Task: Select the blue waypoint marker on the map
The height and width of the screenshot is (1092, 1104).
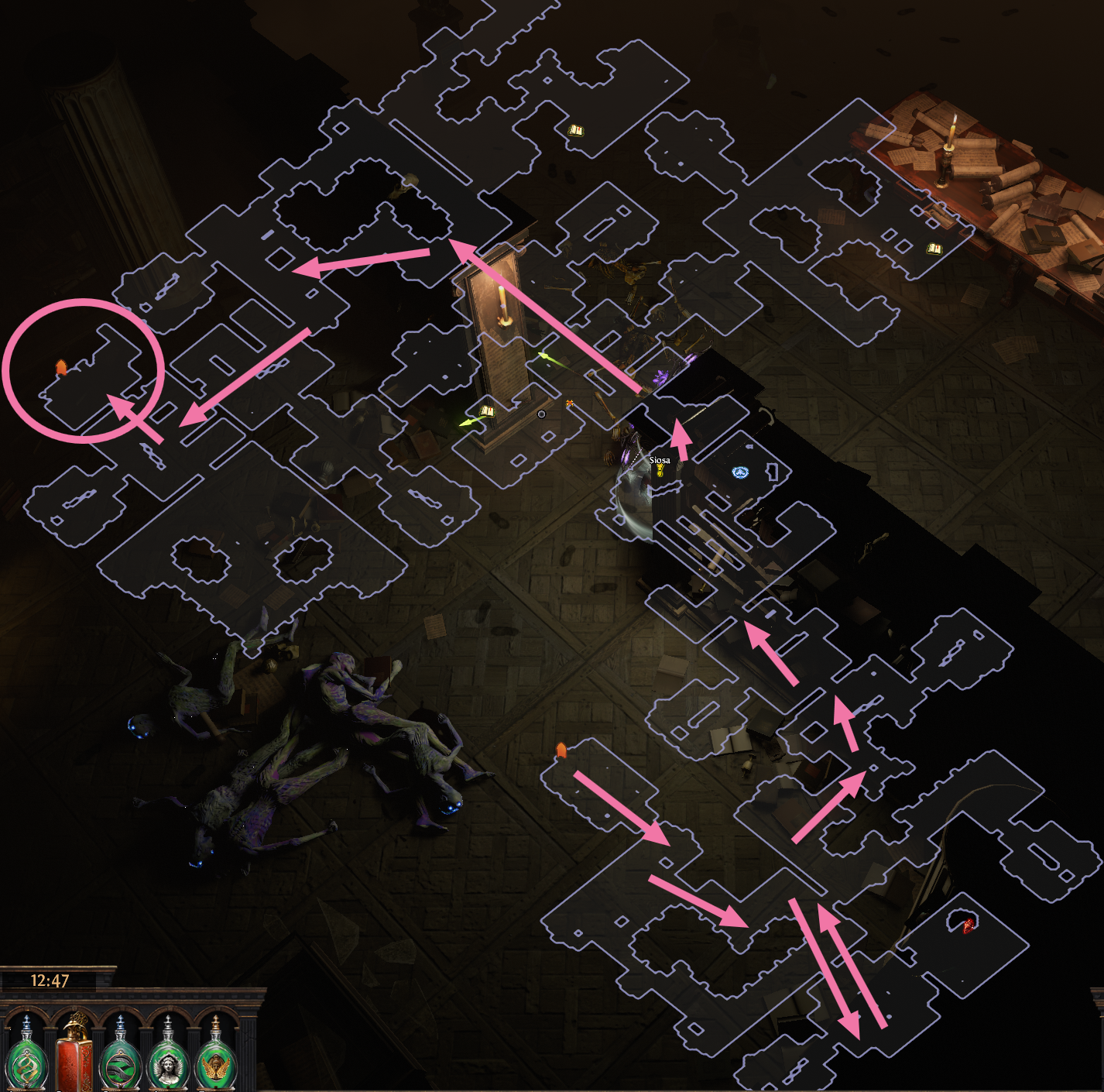Action: pyautogui.click(x=740, y=472)
